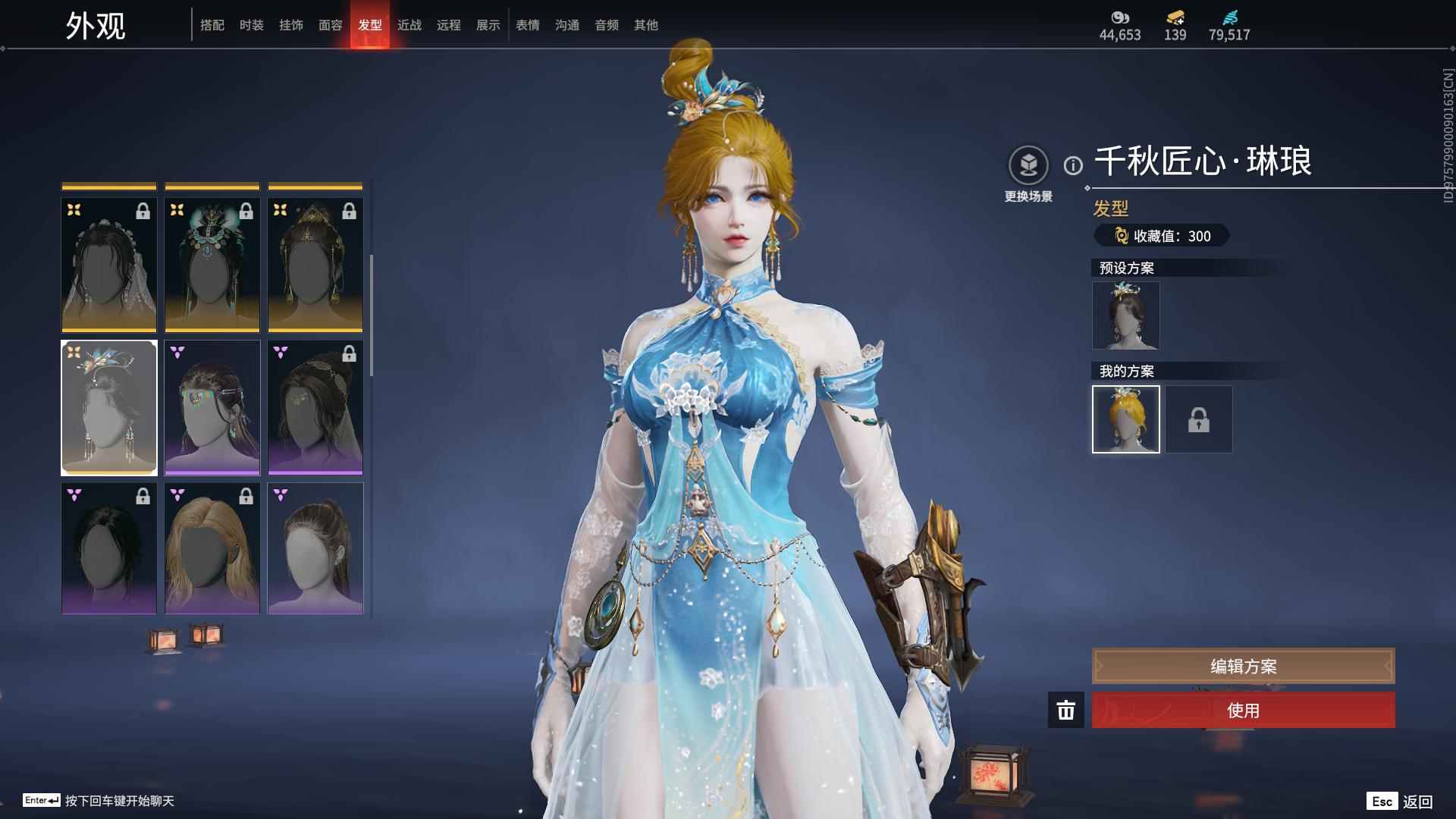Screen dimensions: 1456x819
Task: Switch to the 搭配 tab
Action: coord(212,25)
